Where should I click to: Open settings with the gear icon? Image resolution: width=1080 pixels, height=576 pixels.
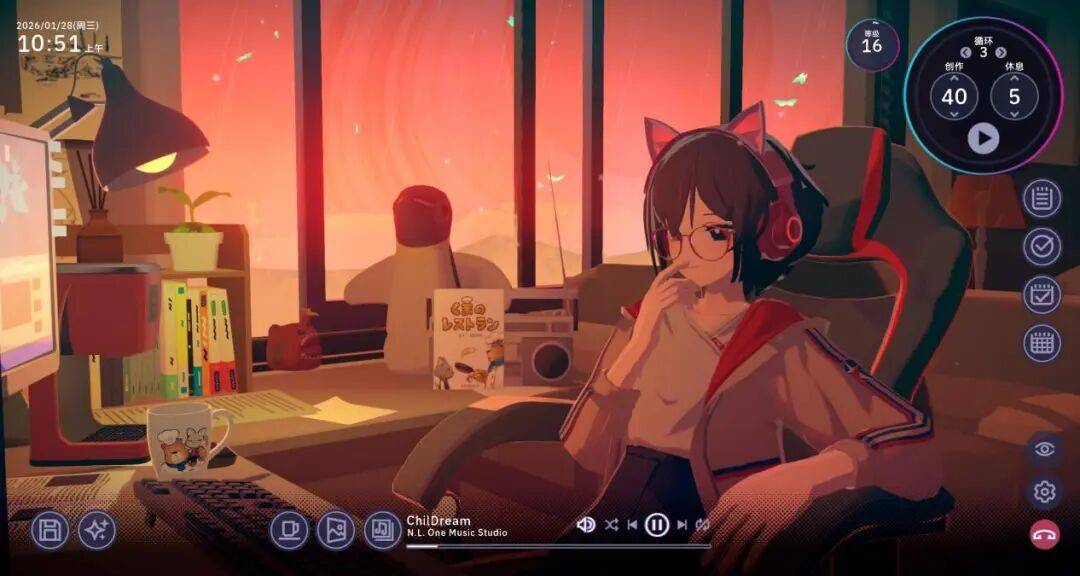1045,492
